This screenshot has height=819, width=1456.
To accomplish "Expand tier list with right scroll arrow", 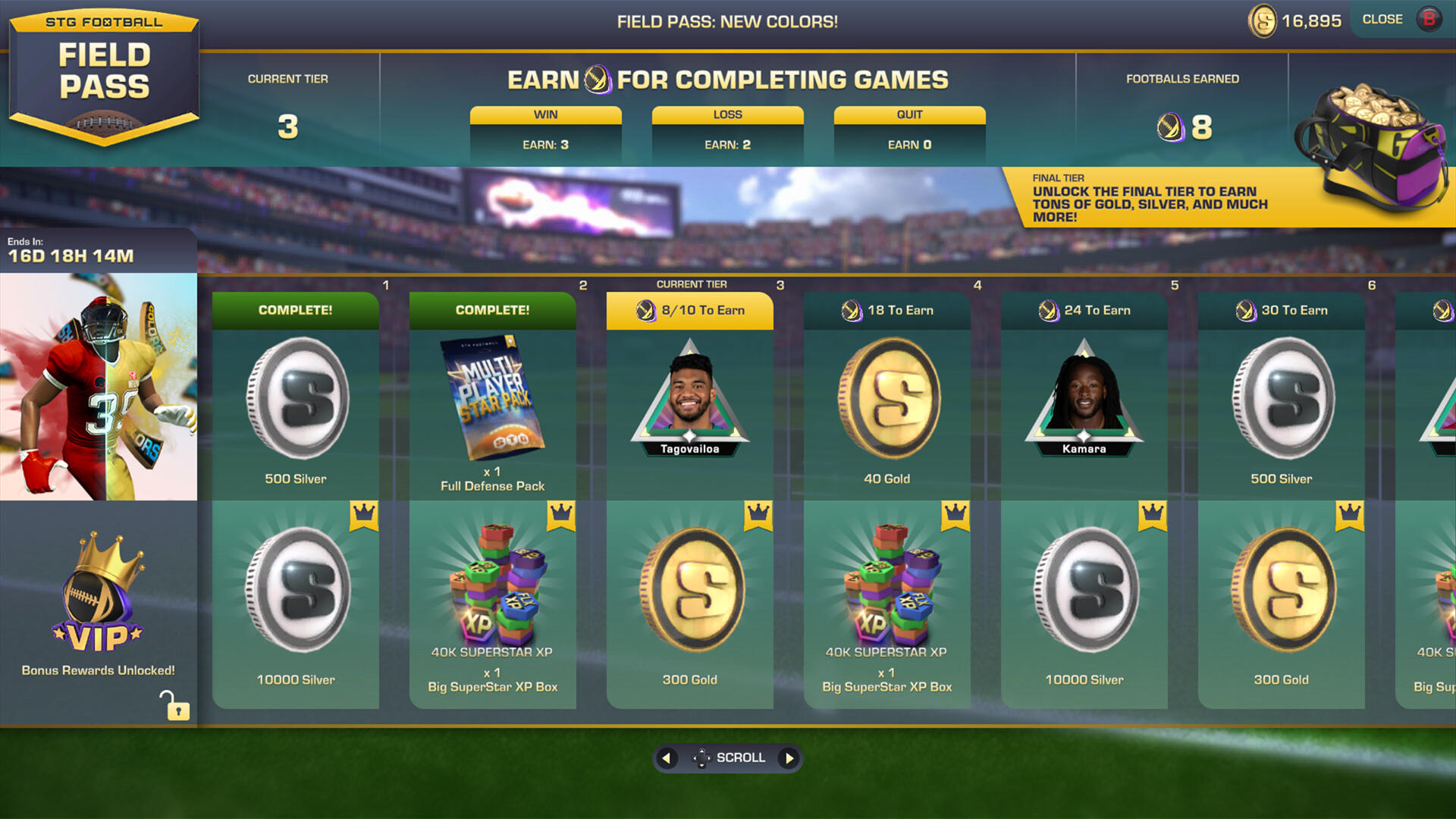I will pos(789,758).
